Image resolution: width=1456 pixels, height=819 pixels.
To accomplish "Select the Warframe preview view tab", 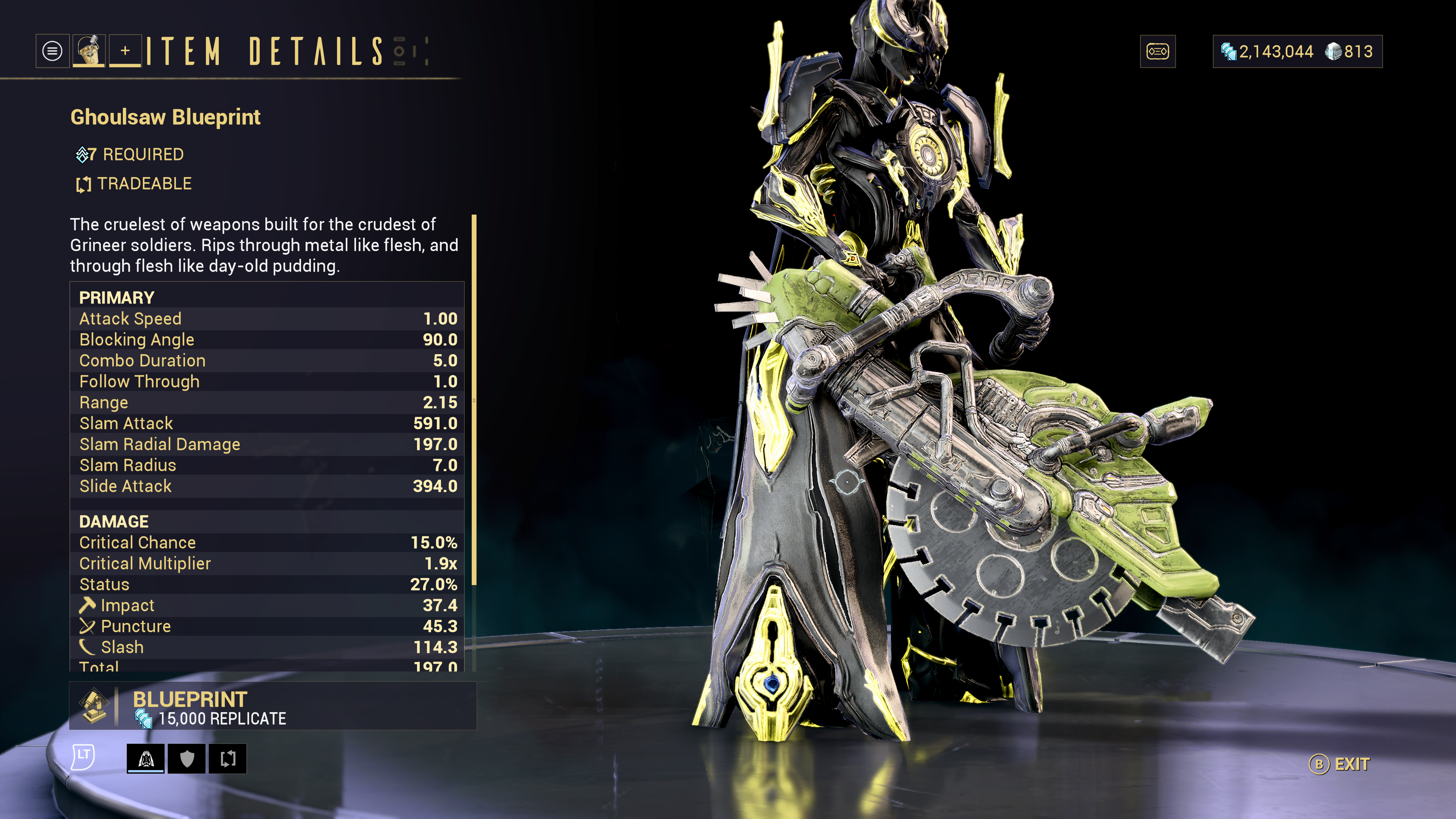I will point(146,758).
